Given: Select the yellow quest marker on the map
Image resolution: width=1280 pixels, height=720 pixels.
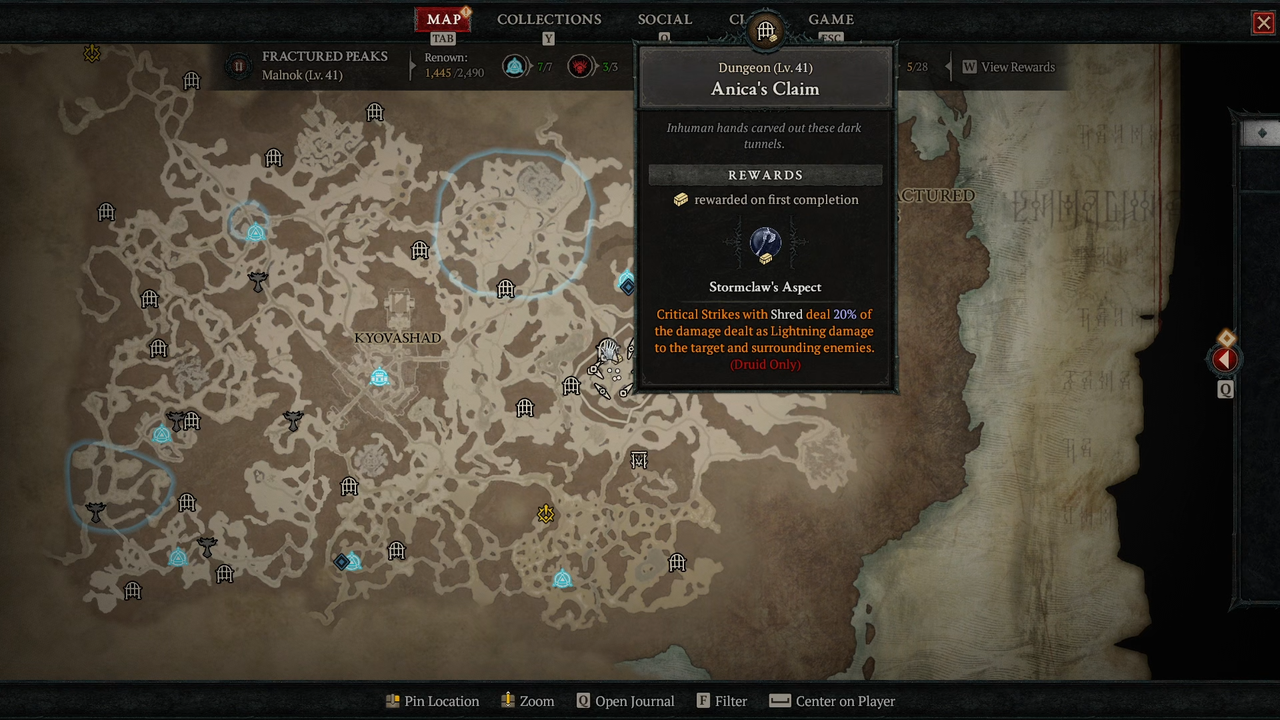Looking at the screenshot, I should [545, 514].
